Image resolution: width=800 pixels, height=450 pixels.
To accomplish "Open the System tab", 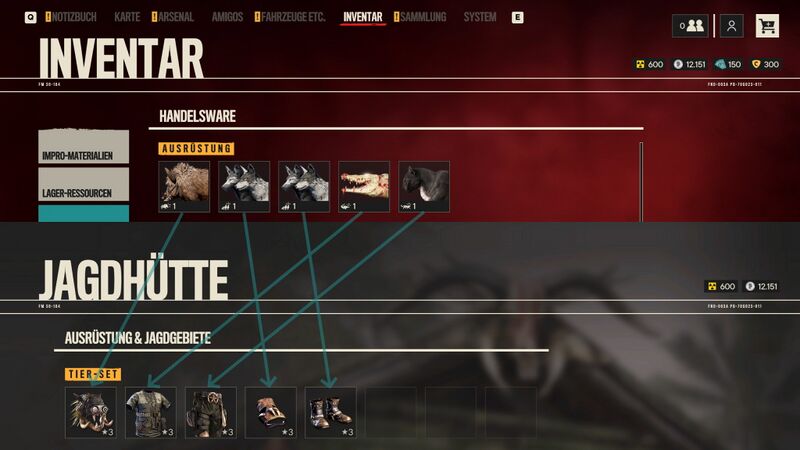I will click(480, 17).
